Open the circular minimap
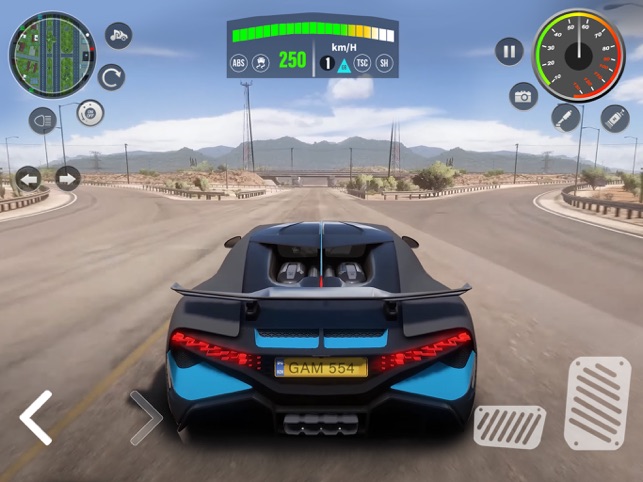The height and width of the screenshot is (482, 643). [52, 54]
